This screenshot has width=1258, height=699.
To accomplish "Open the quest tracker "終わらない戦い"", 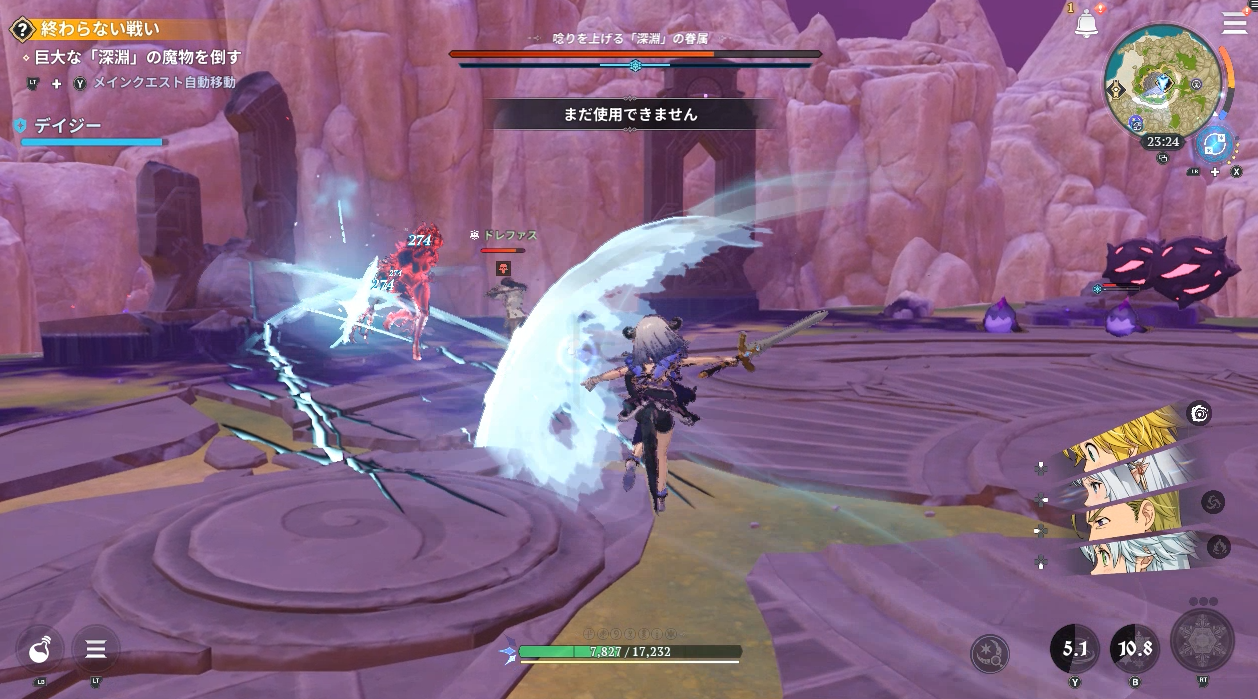I will tap(100, 30).
